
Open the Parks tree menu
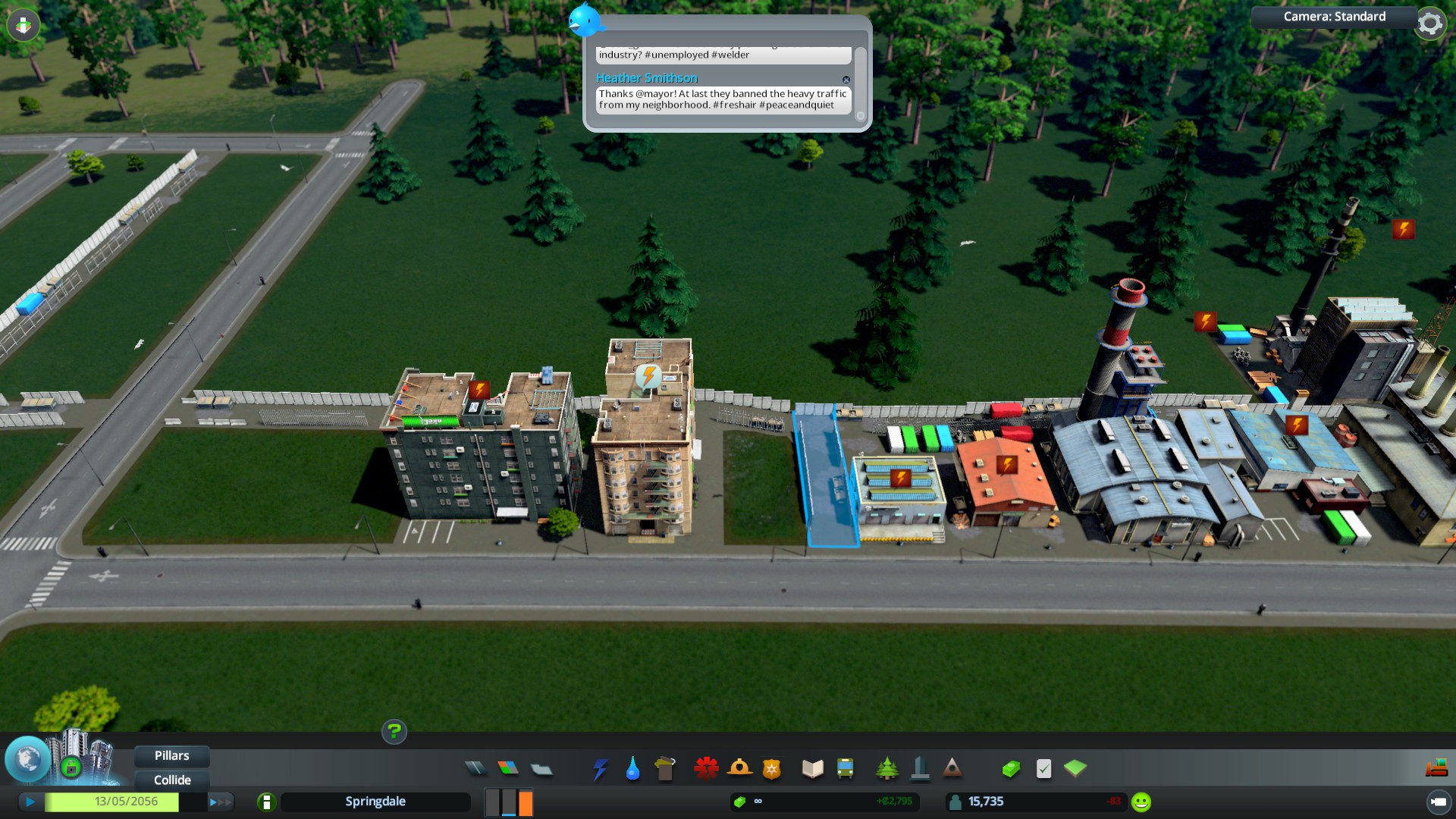coord(886,769)
